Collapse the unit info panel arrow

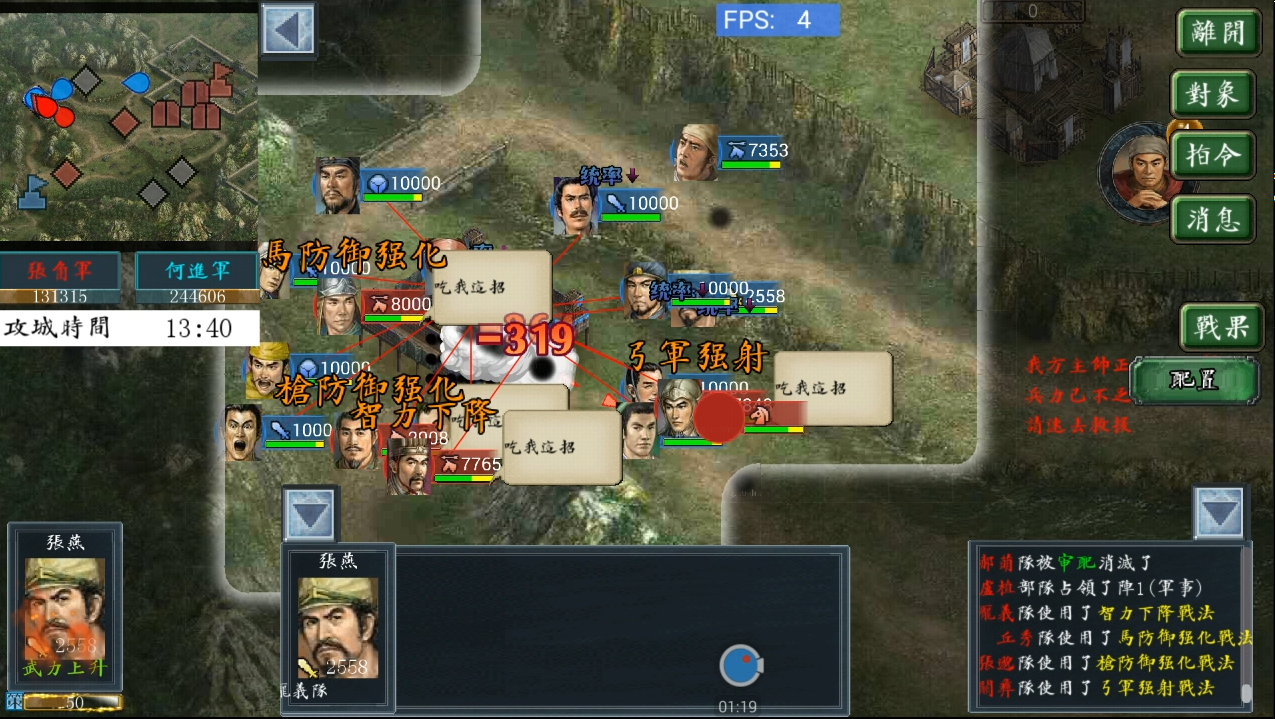[310, 516]
